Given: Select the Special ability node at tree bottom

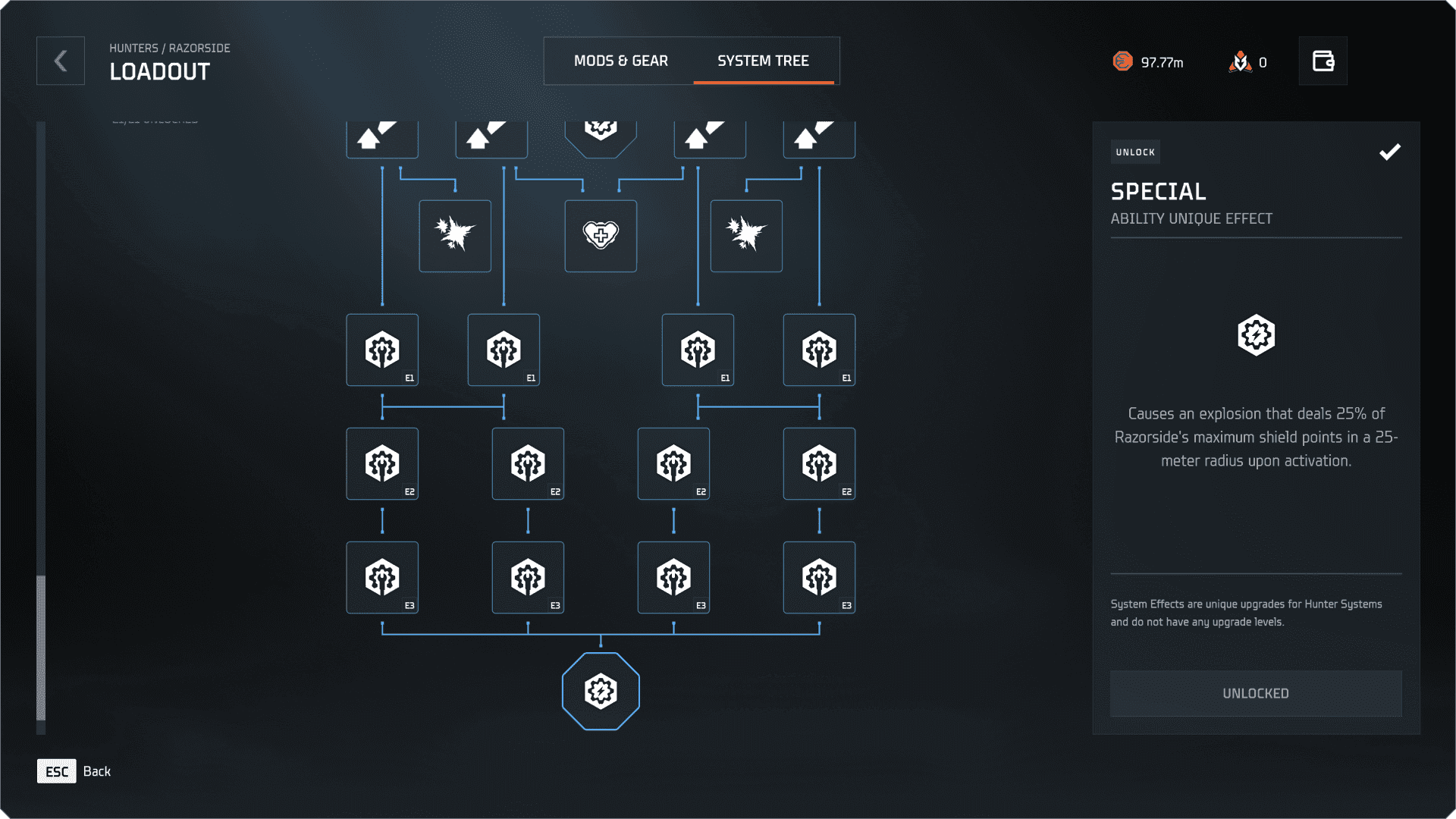Looking at the screenshot, I should (601, 691).
